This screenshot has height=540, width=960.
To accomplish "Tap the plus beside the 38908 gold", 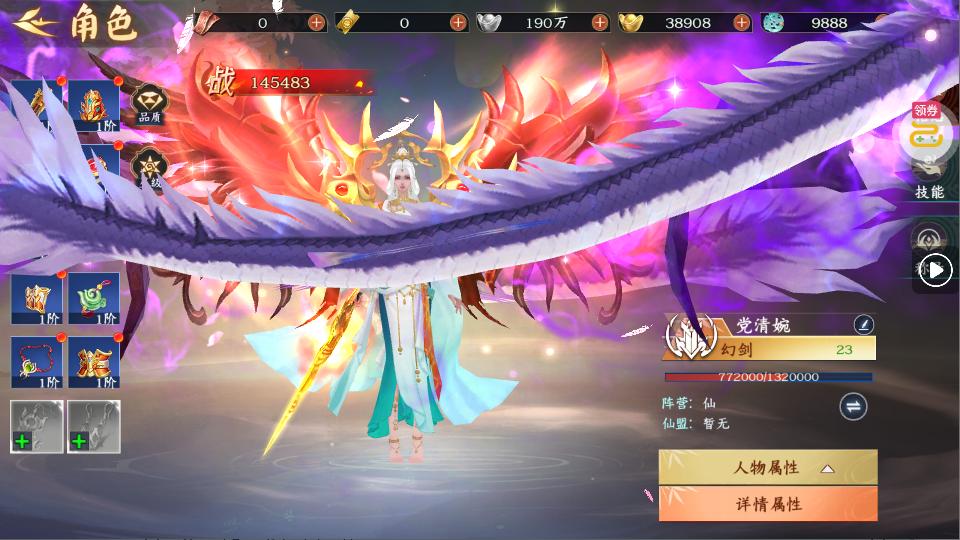I will point(742,22).
